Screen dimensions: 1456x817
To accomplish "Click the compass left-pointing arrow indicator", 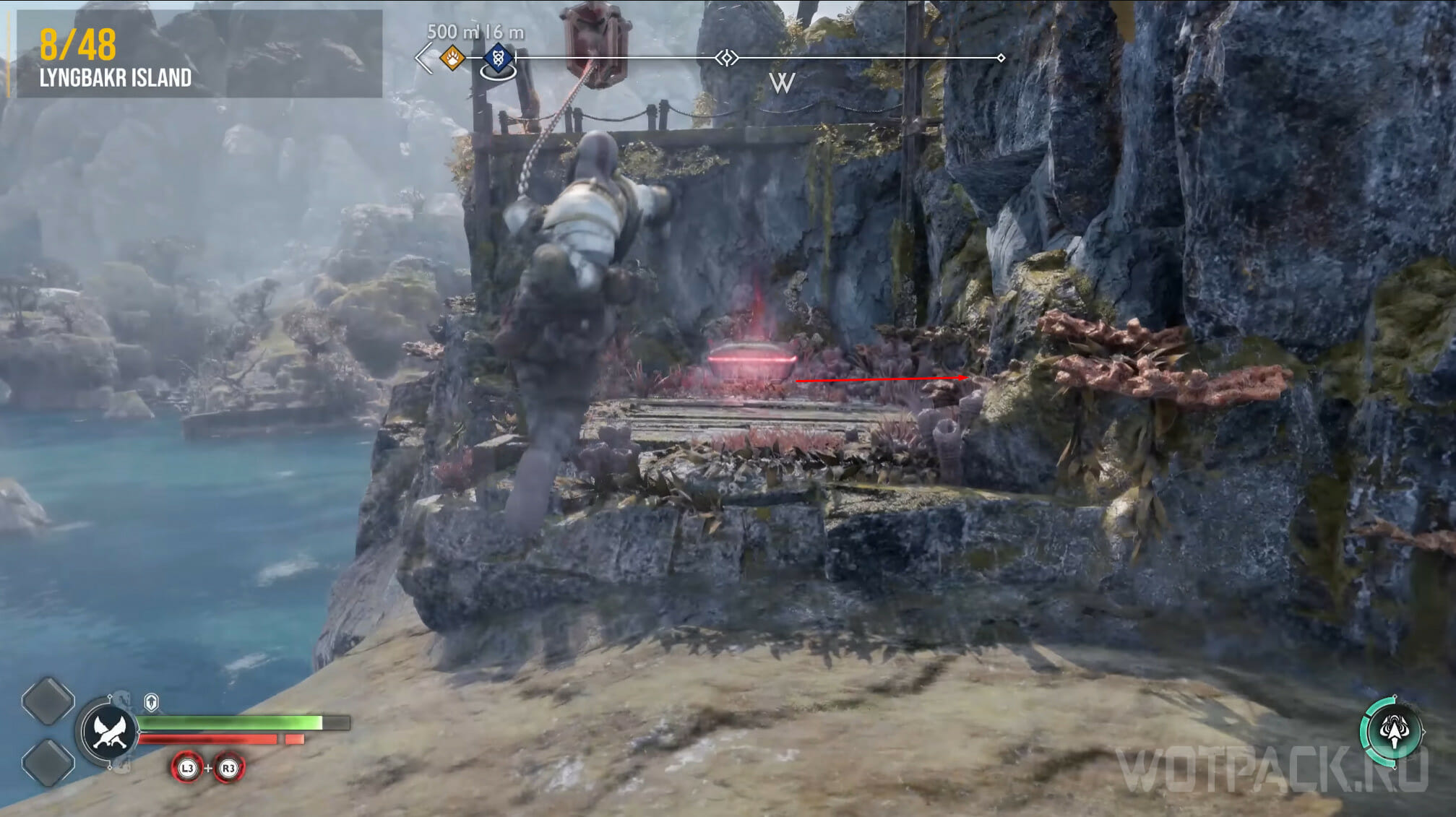I will point(424,58).
